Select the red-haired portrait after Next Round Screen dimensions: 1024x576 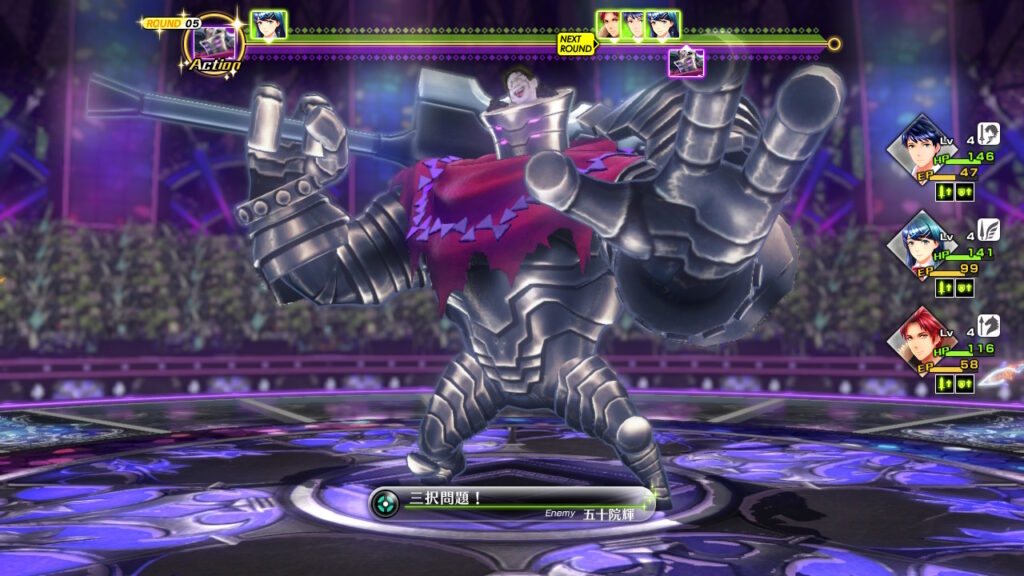pyautogui.click(x=610, y=24)
